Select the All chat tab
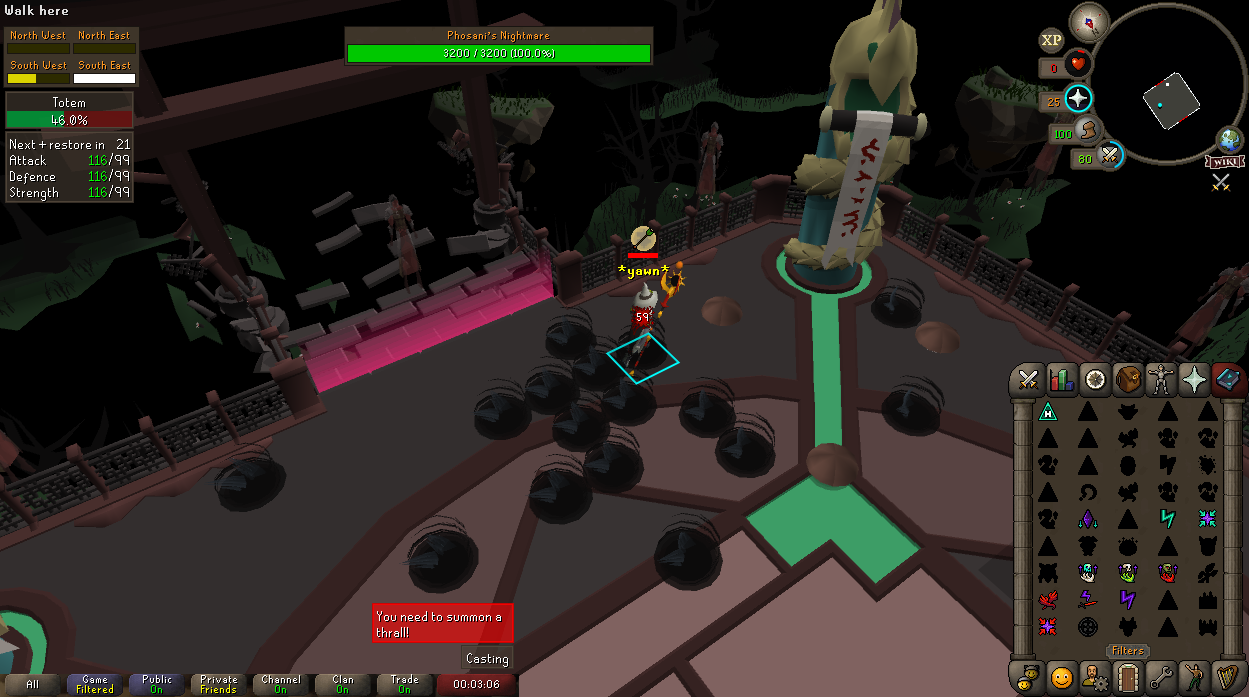Image resolution: width=1249 pixels, height=697 pixels. [x=33, y=685]
